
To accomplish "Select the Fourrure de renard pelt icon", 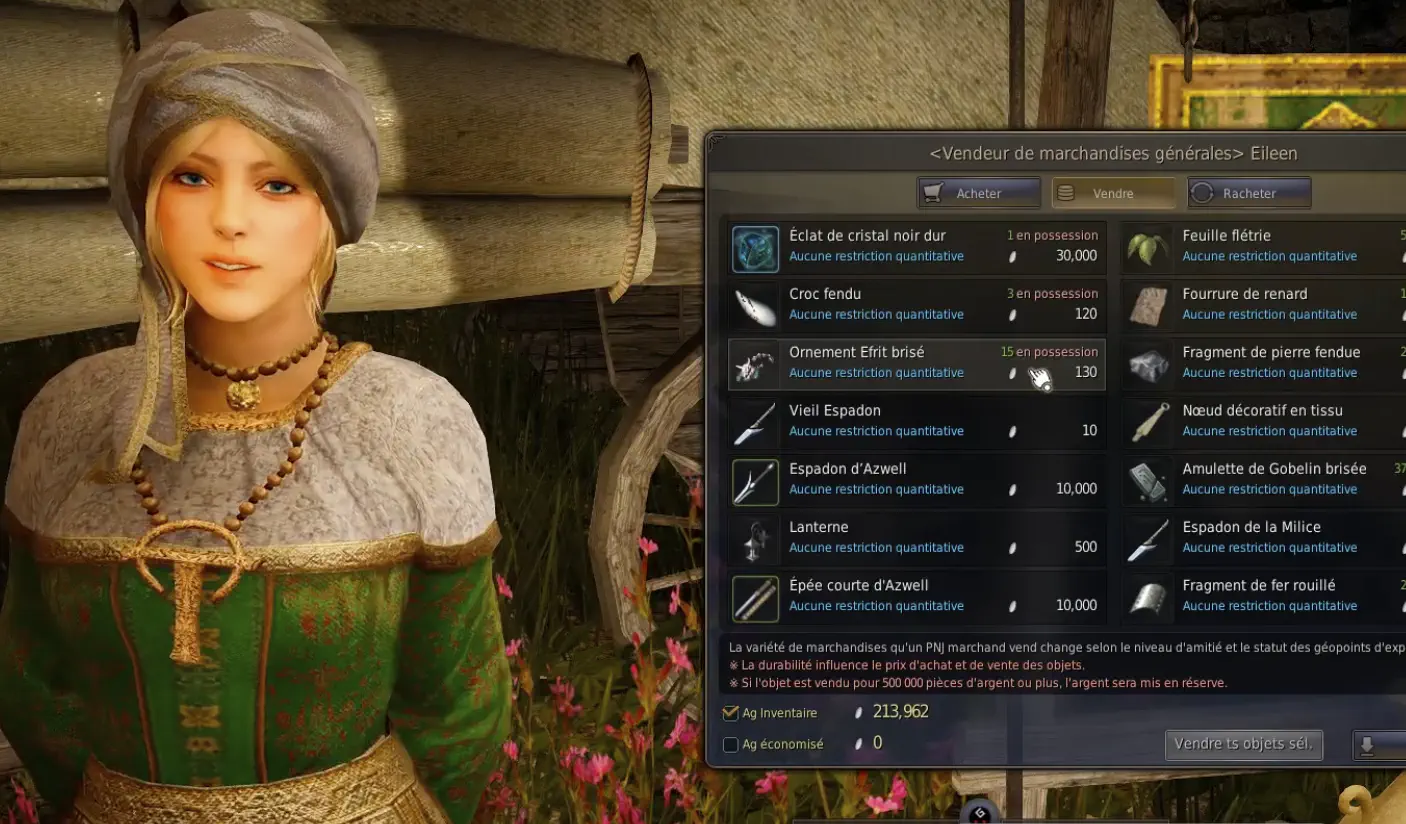I will [1147, 305].
